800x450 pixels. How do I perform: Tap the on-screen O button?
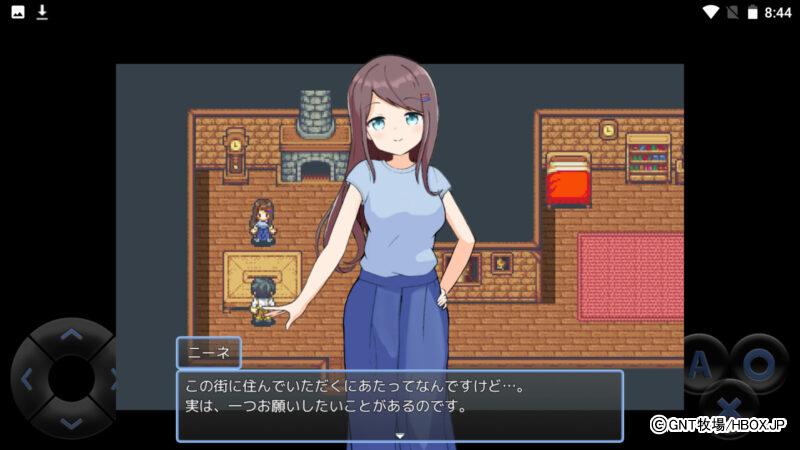[x=758, y=363]
